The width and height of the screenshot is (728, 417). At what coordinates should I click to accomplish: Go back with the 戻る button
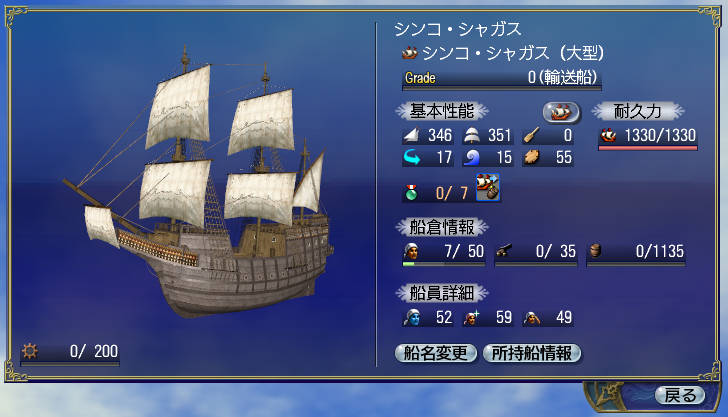(x=680, y=394)
